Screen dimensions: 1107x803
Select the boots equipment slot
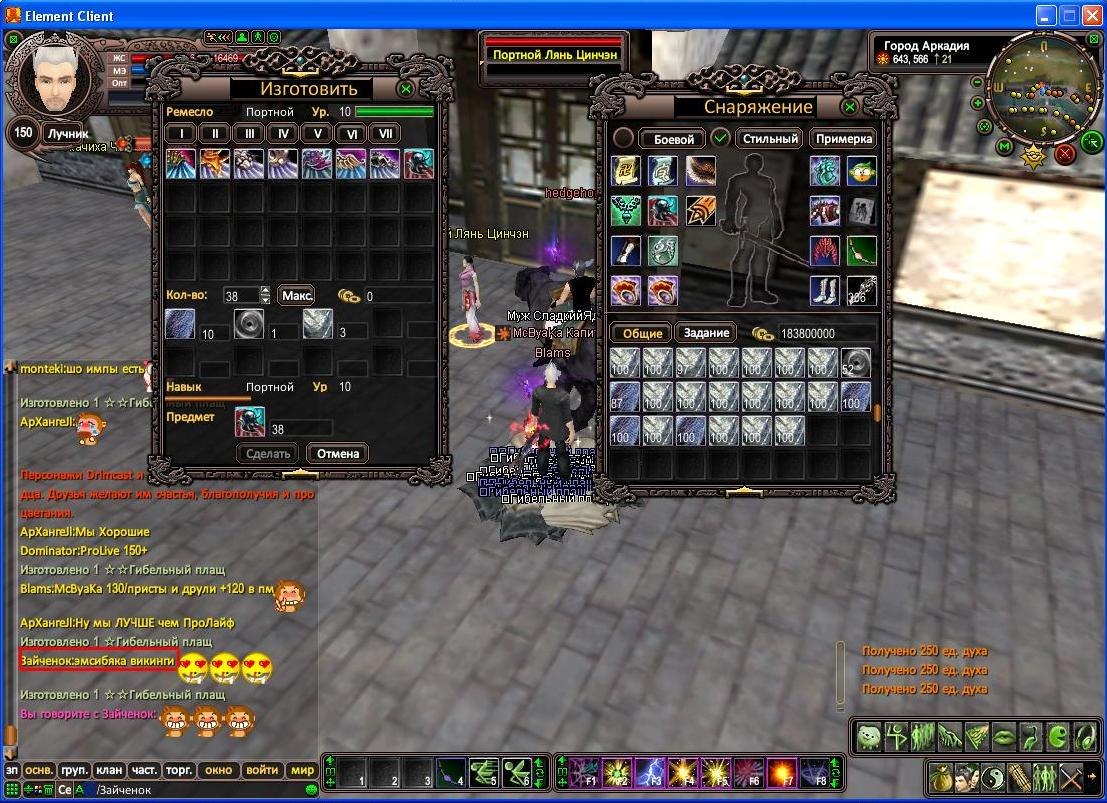(825, 291)
